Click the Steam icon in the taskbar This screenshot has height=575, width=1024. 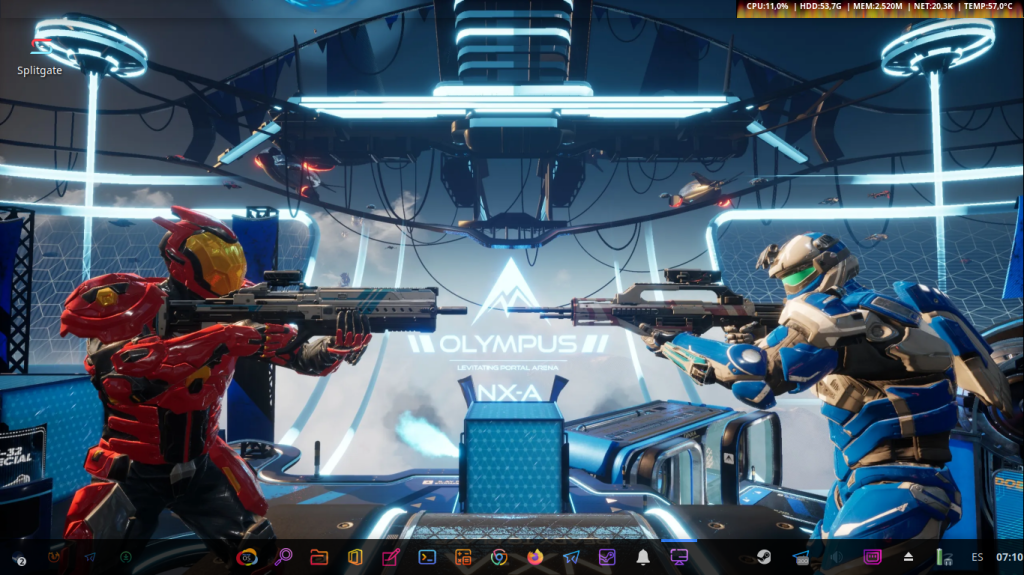[763, 557]
